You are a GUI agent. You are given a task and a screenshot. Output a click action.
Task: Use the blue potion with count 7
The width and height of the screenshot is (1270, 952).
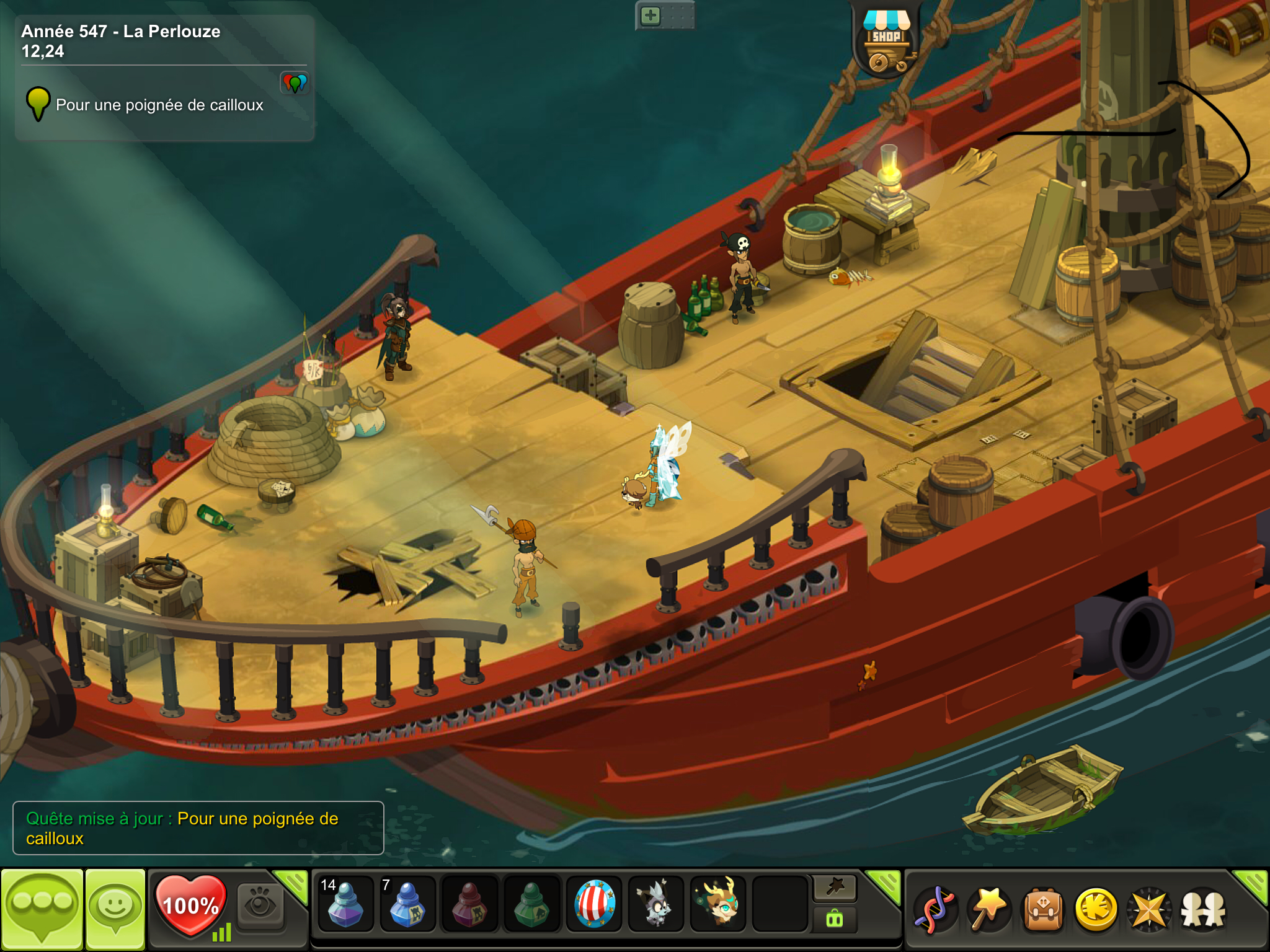click(407, 905)
